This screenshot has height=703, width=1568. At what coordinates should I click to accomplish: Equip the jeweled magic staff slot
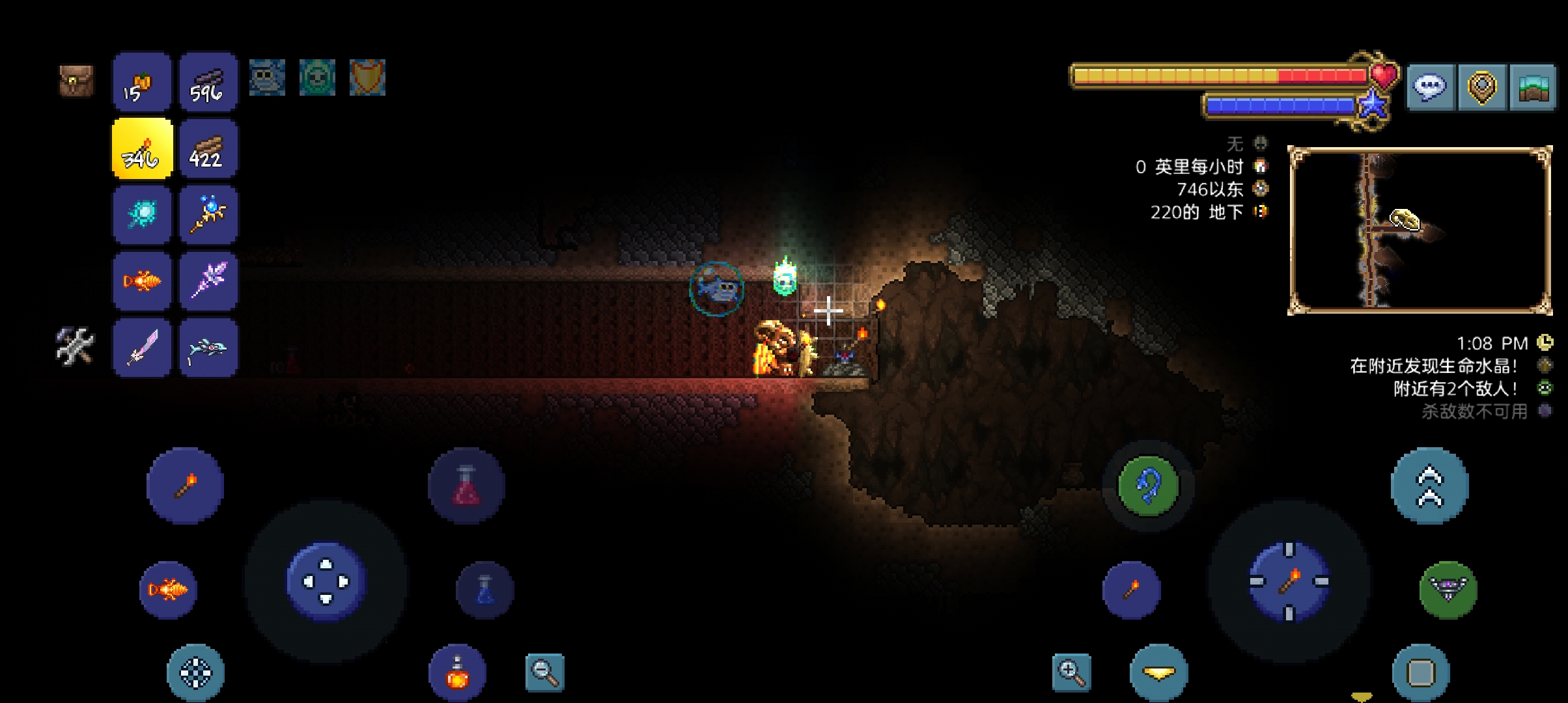pos(208,215)
